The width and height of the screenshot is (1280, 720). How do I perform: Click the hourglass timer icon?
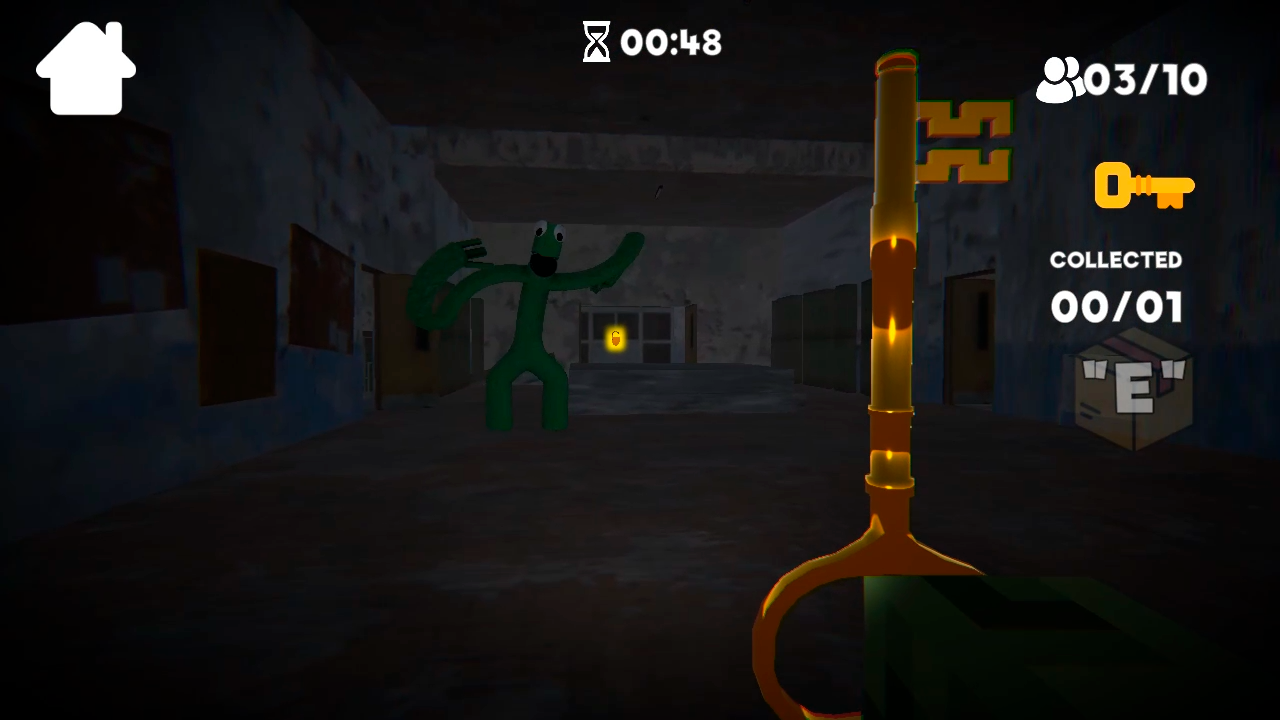pos(596,42)
